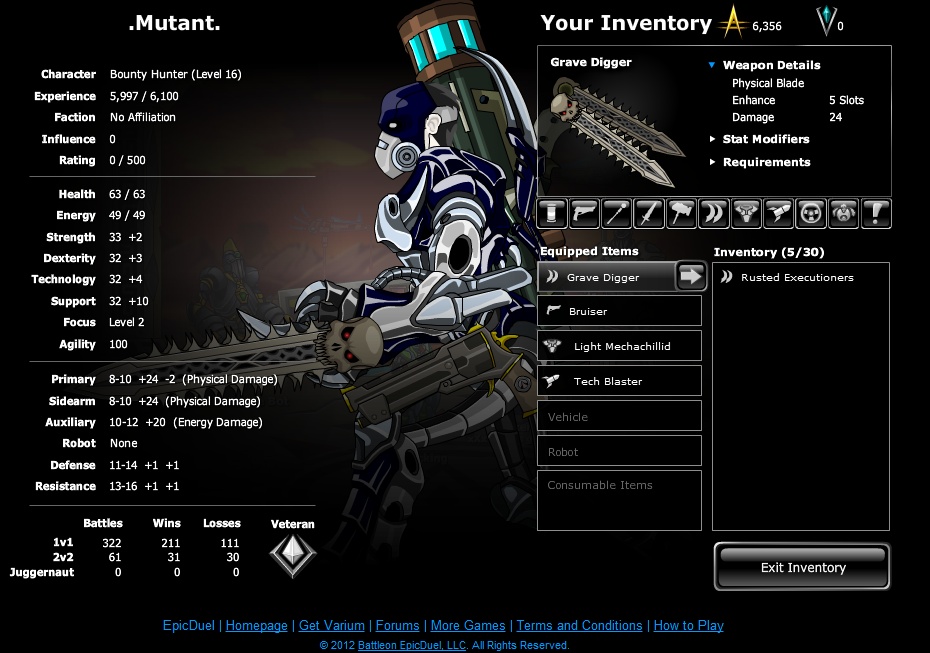The height and width of the screenshot is (653, 930).
Task: Show hammer/mace weapons category
Action: point(682,213)
